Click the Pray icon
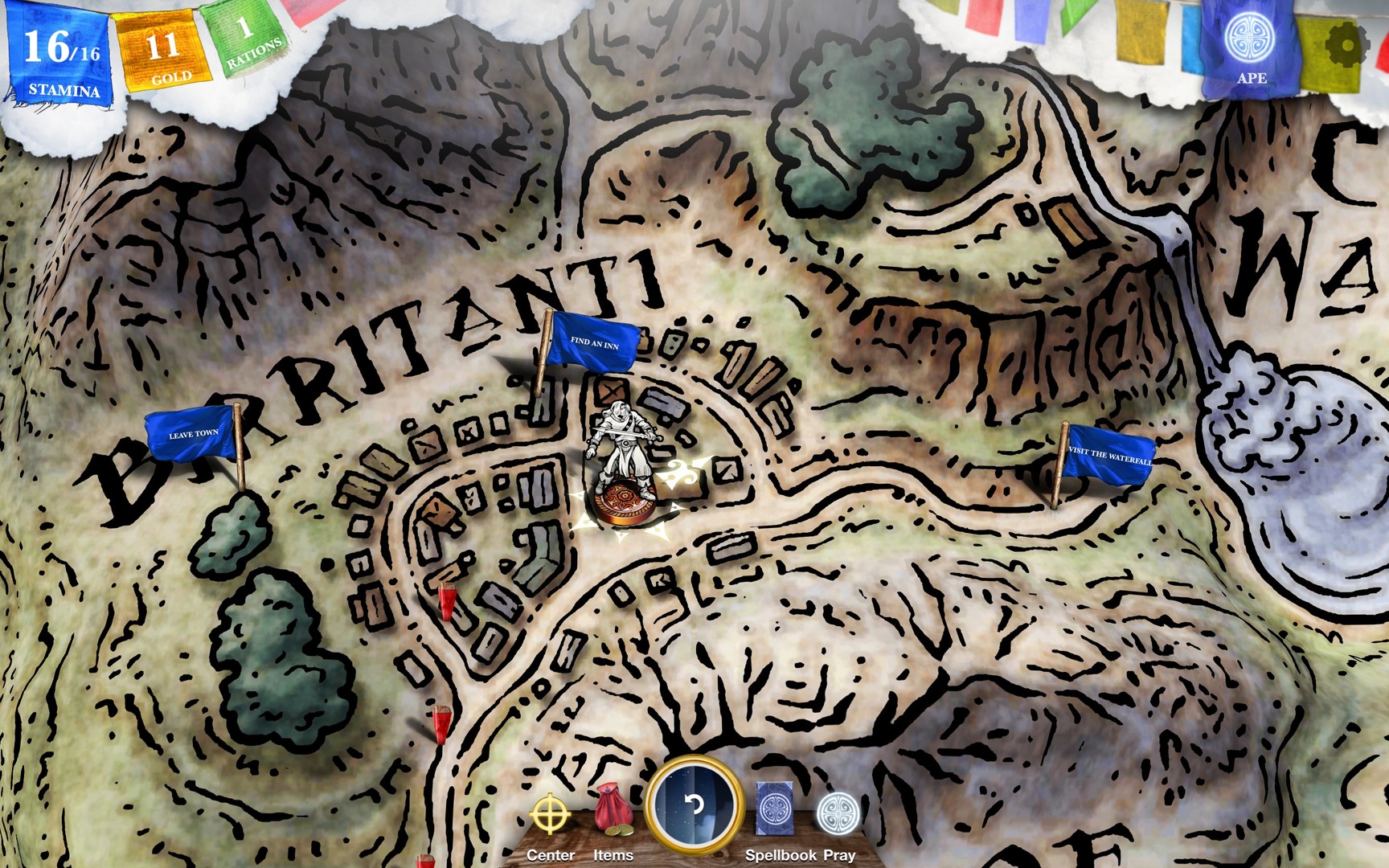 pos(838,812)
